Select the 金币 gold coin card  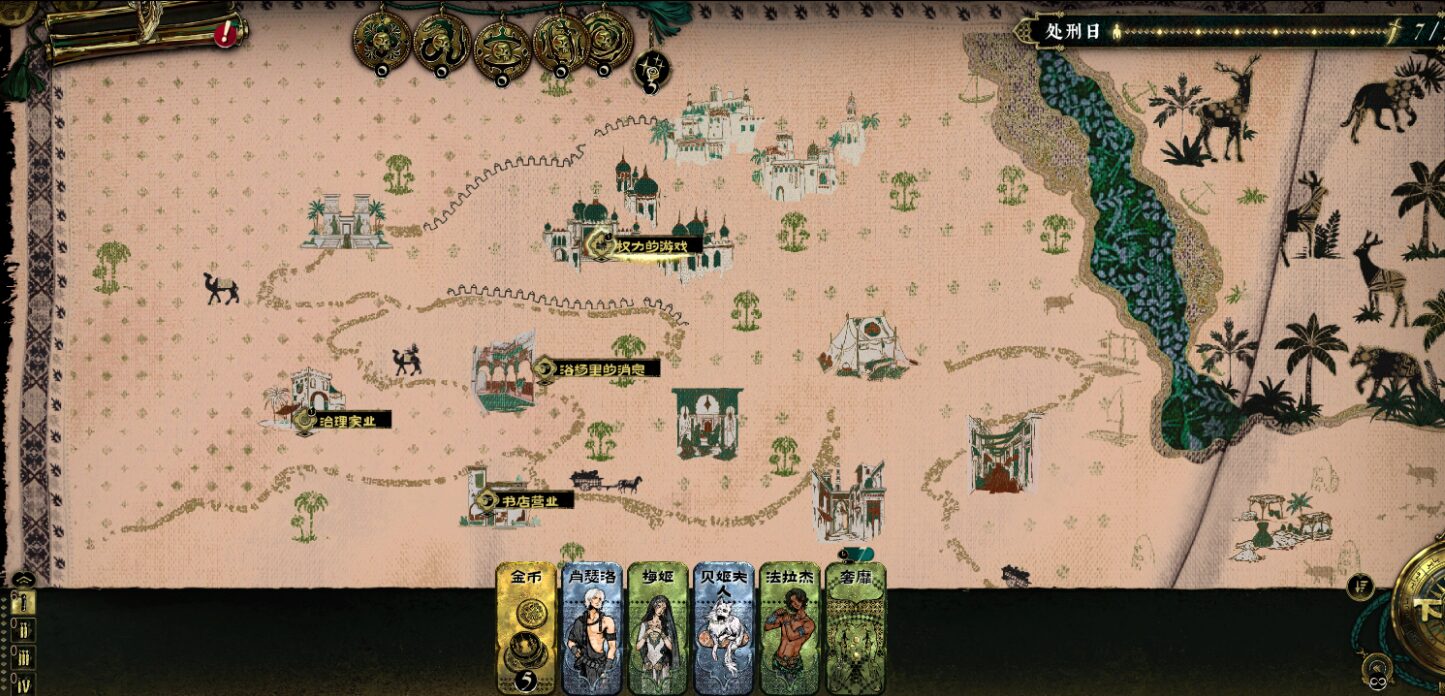point(526,627)
